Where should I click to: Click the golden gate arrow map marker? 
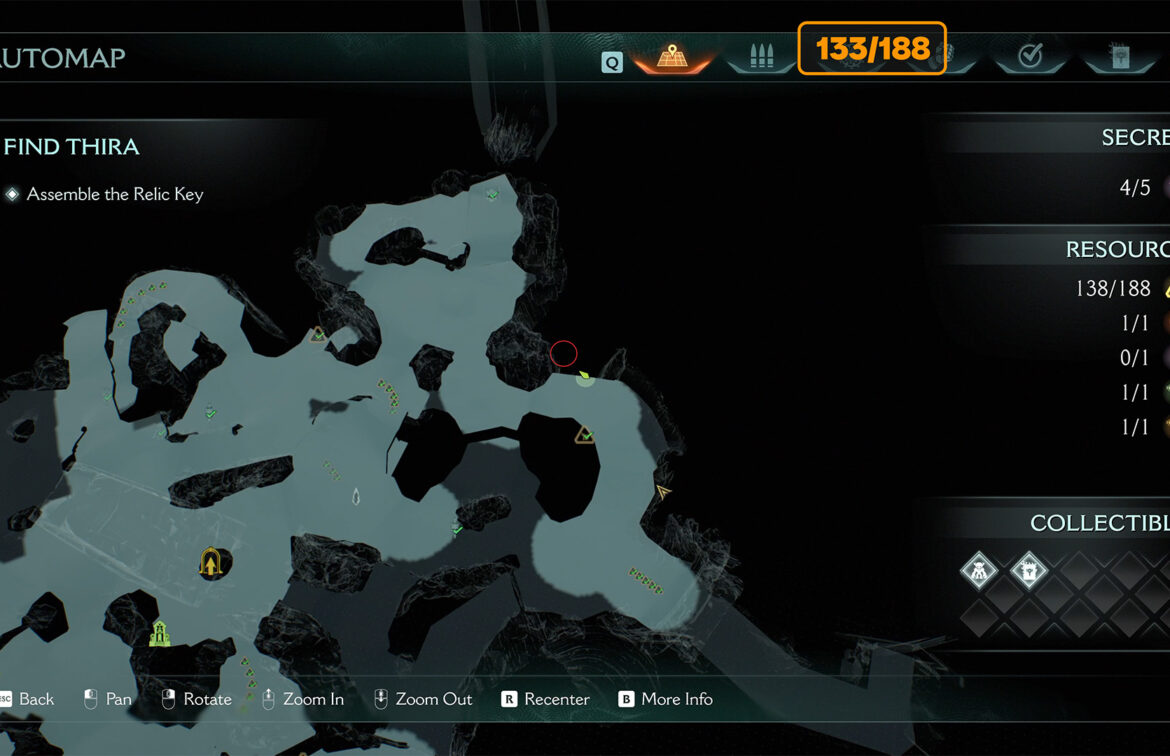(x=211, y=563)
